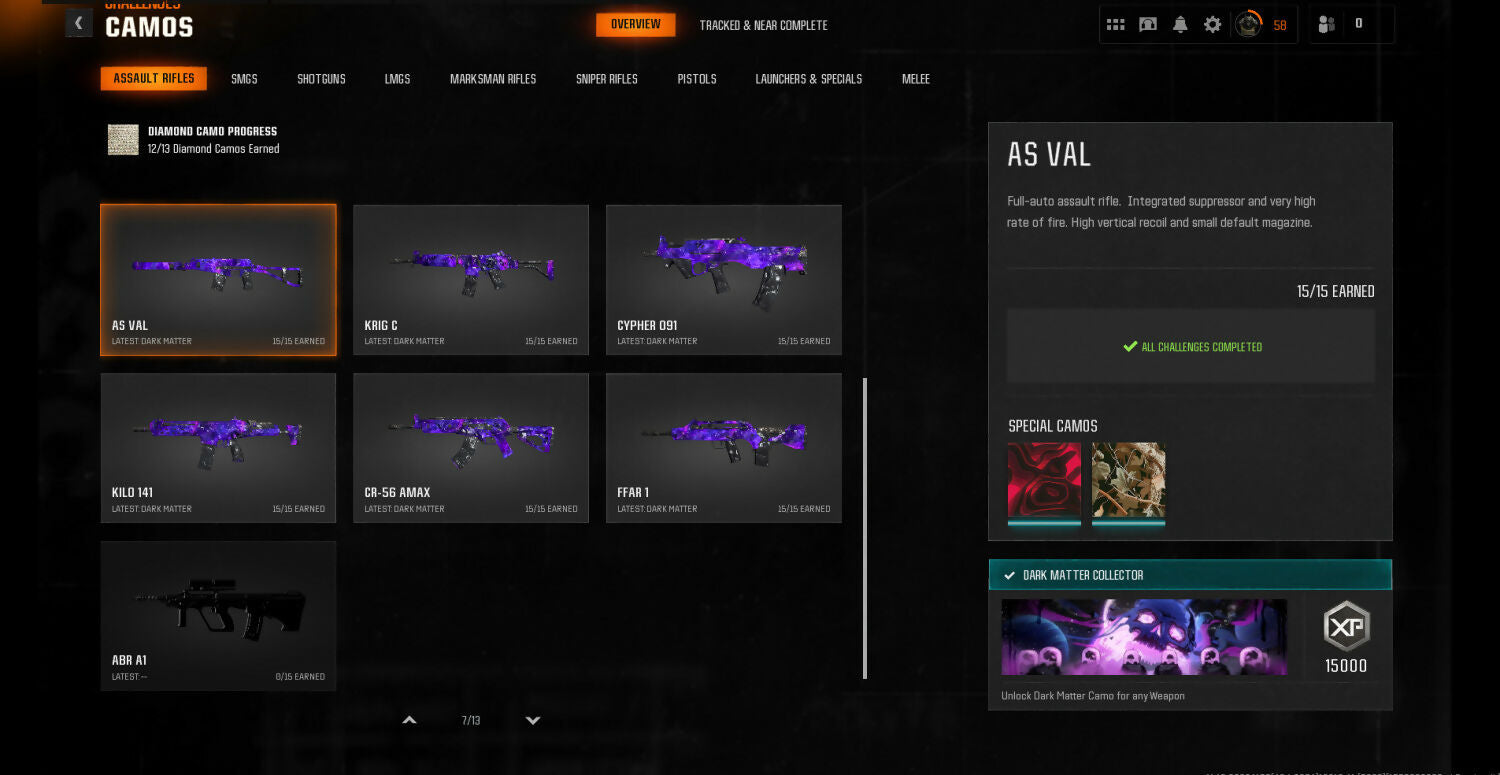
Task: Open the Kilo 141 camo tile
Action: [218, 447]
